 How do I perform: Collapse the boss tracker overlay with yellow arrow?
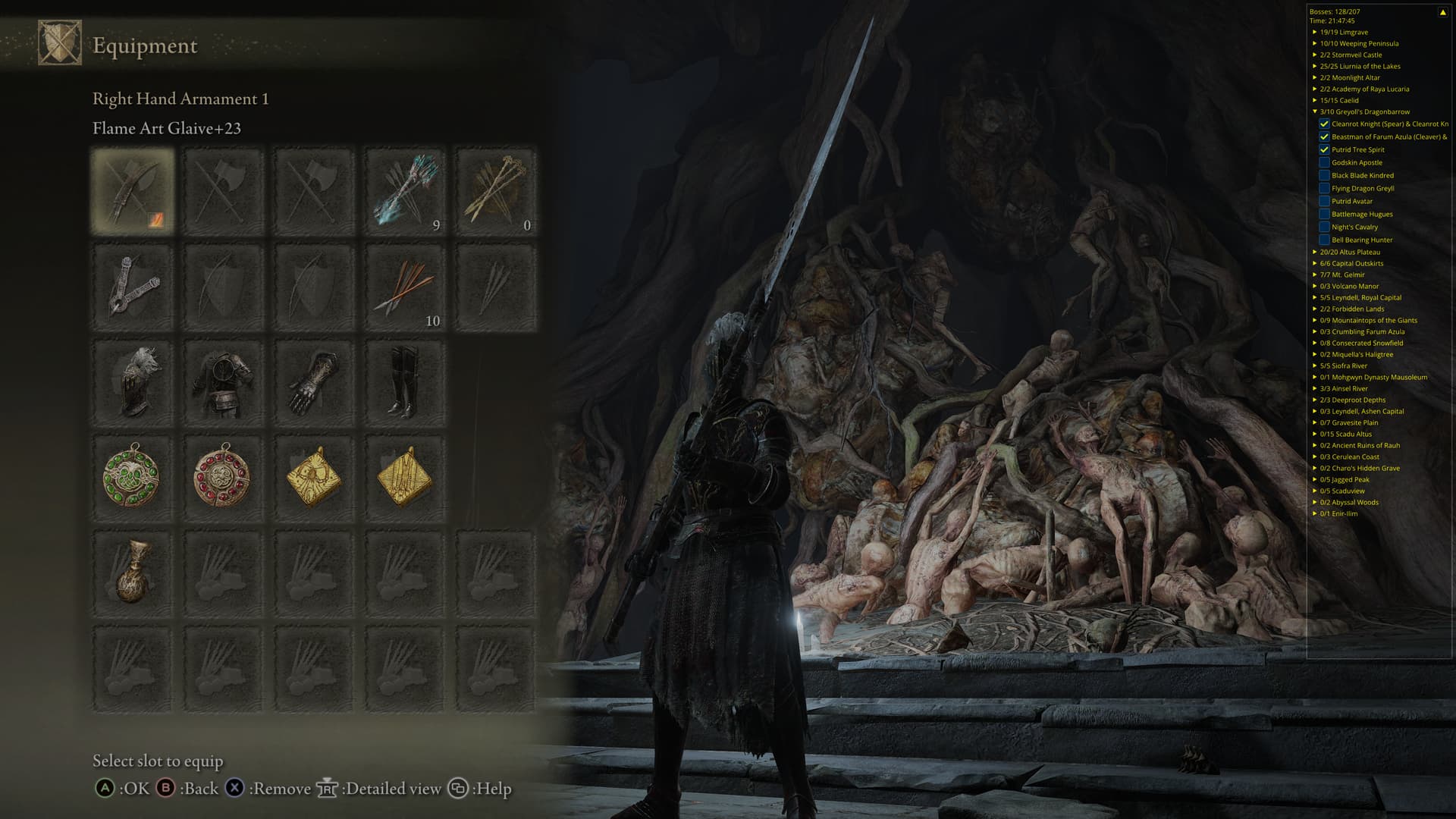pos(1442,12)
